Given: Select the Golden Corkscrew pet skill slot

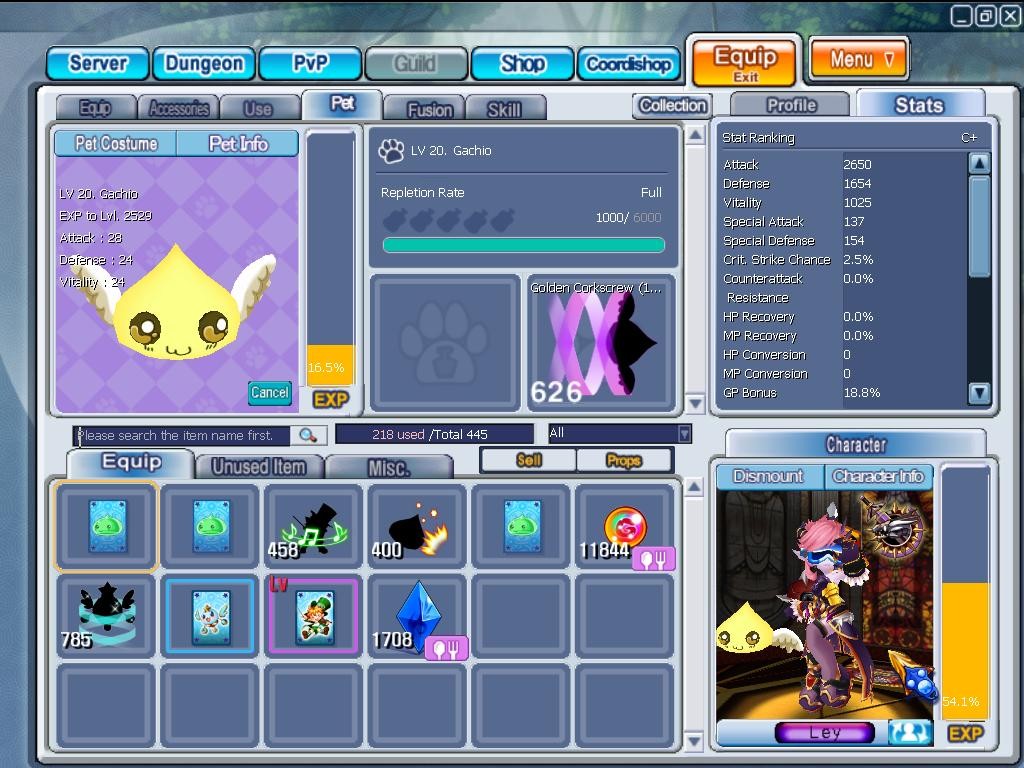Looking at the screenshot, I should point(601,343).
